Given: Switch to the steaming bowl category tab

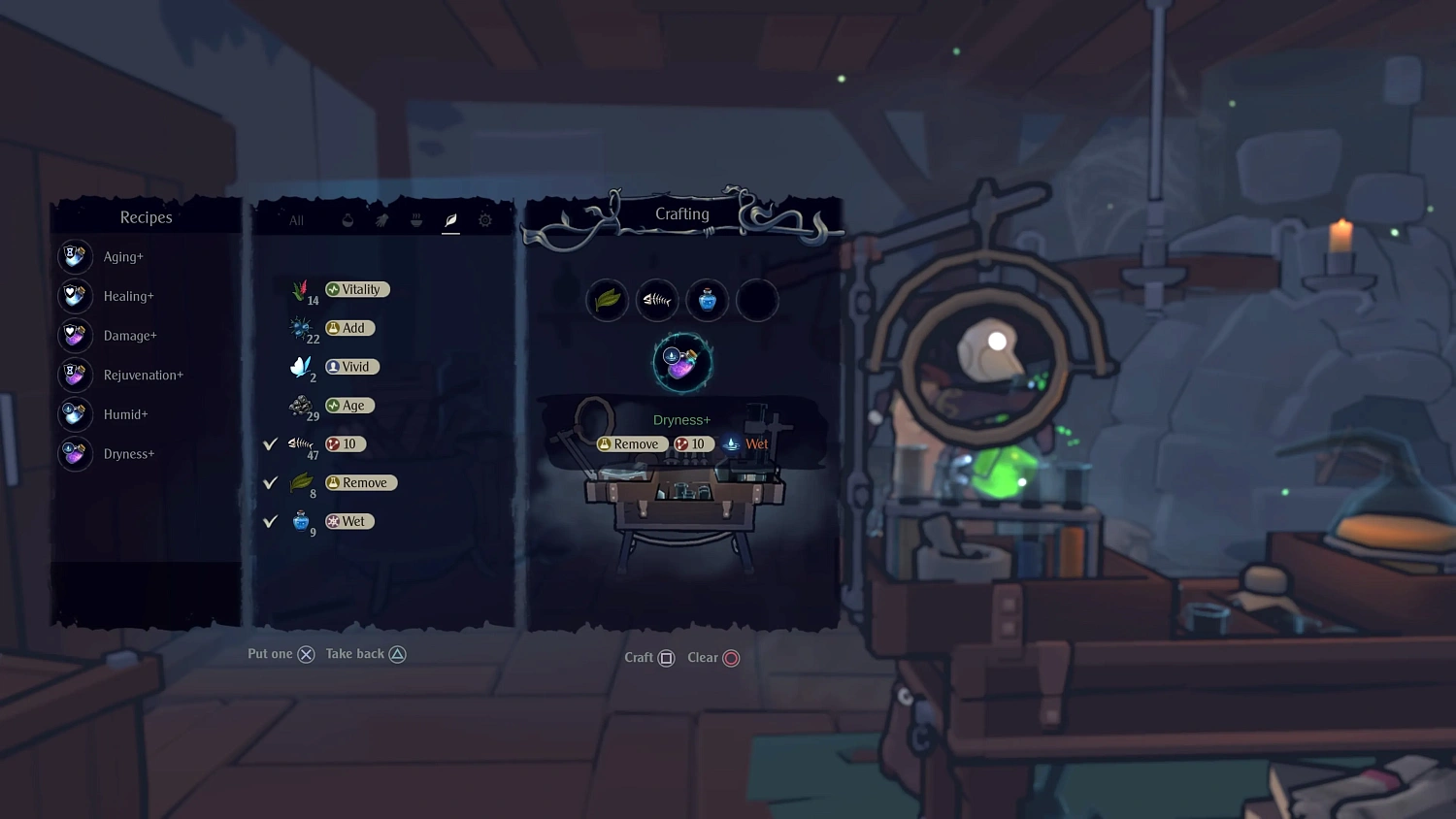Looking at the screenshot, I should tap(416, 220).
